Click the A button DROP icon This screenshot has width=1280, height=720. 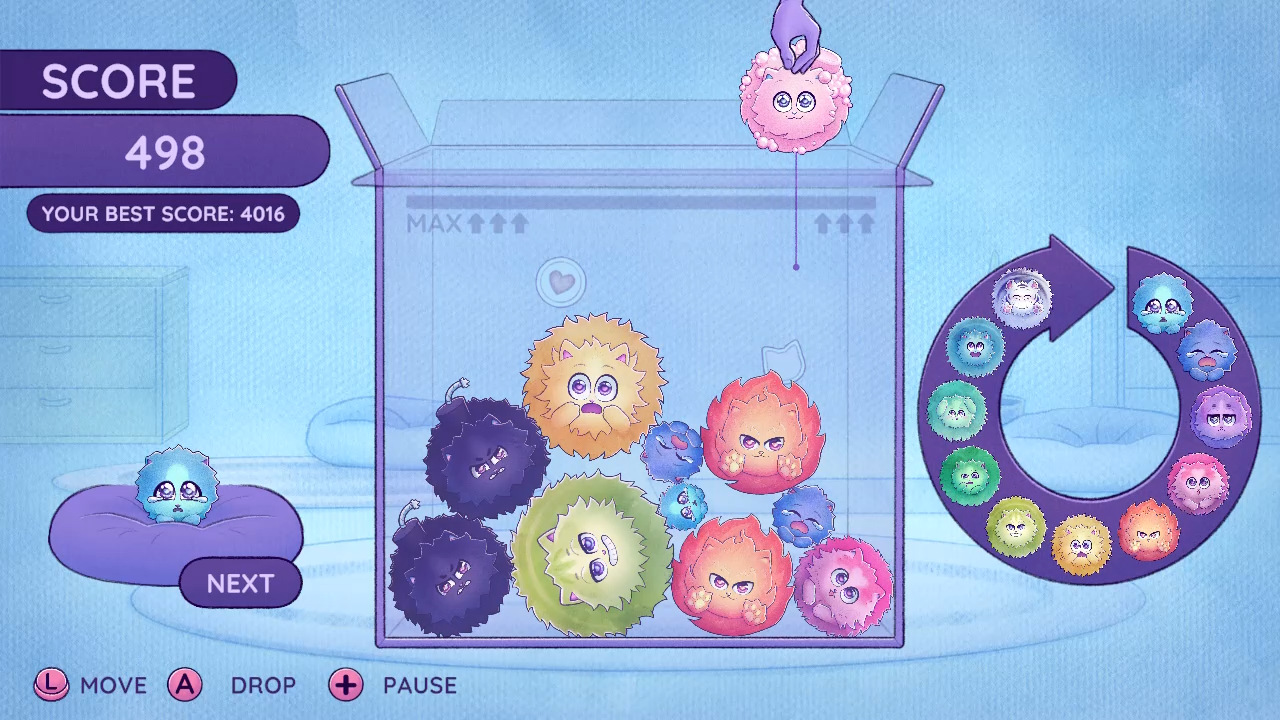[186, 686]
